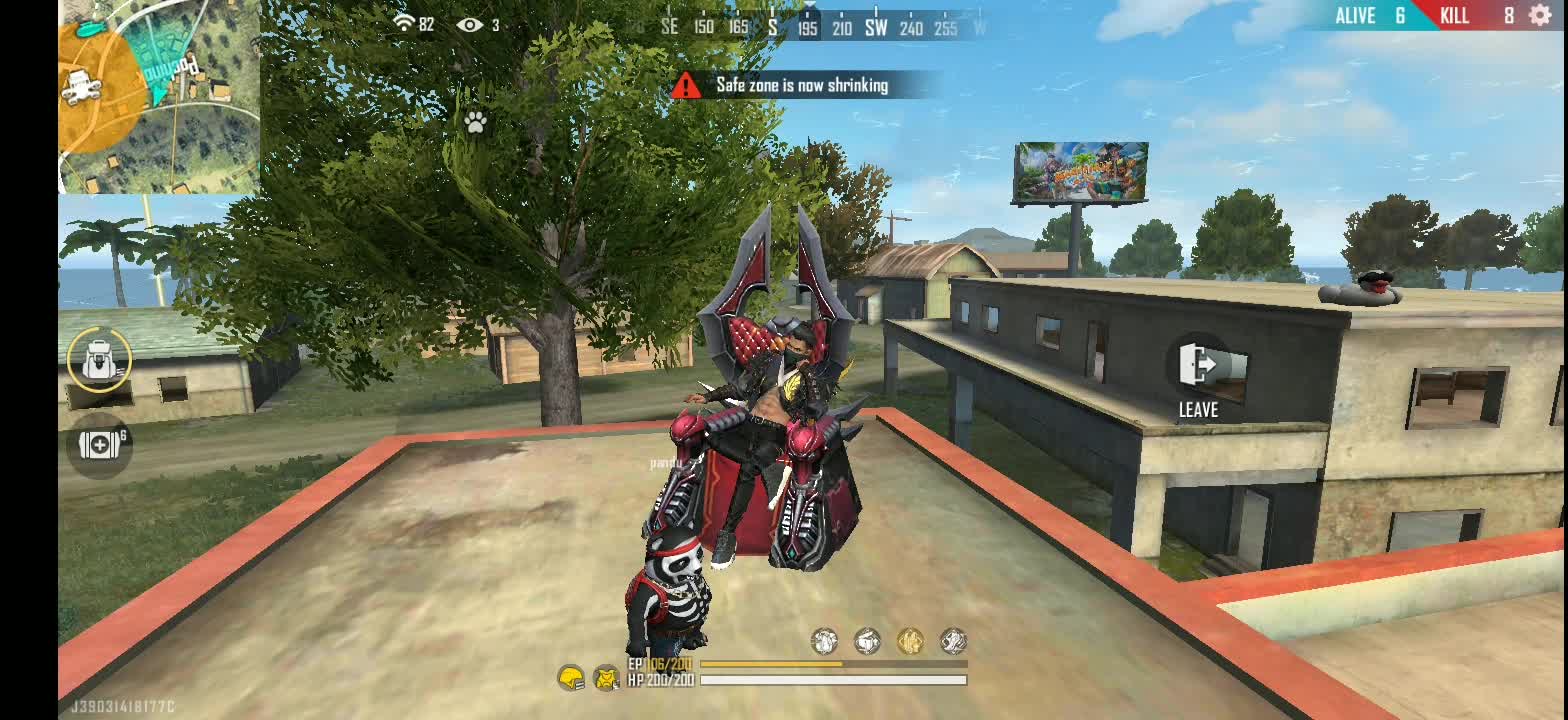This screenshot has height=720, width=1568.
Task: Open the backpack inventory
Action: [99, 359]
